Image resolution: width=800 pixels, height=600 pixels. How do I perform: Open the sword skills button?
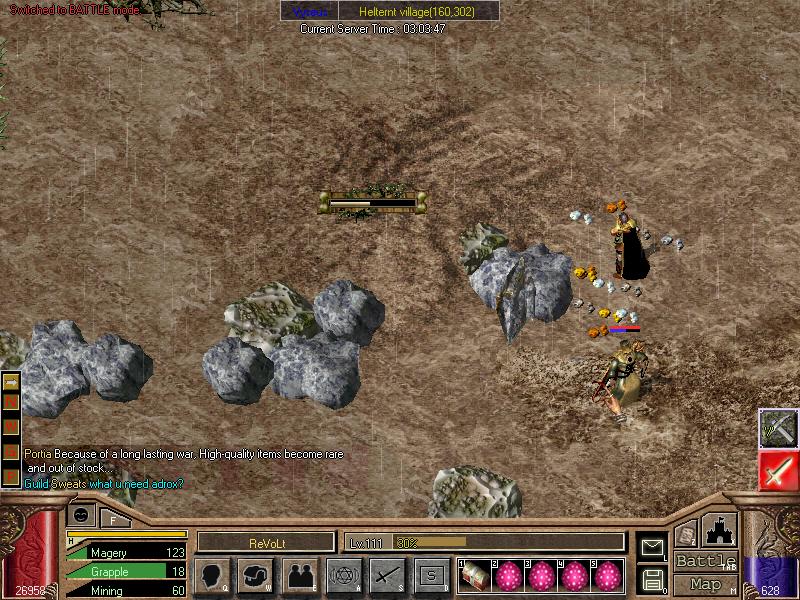(387, 575)
